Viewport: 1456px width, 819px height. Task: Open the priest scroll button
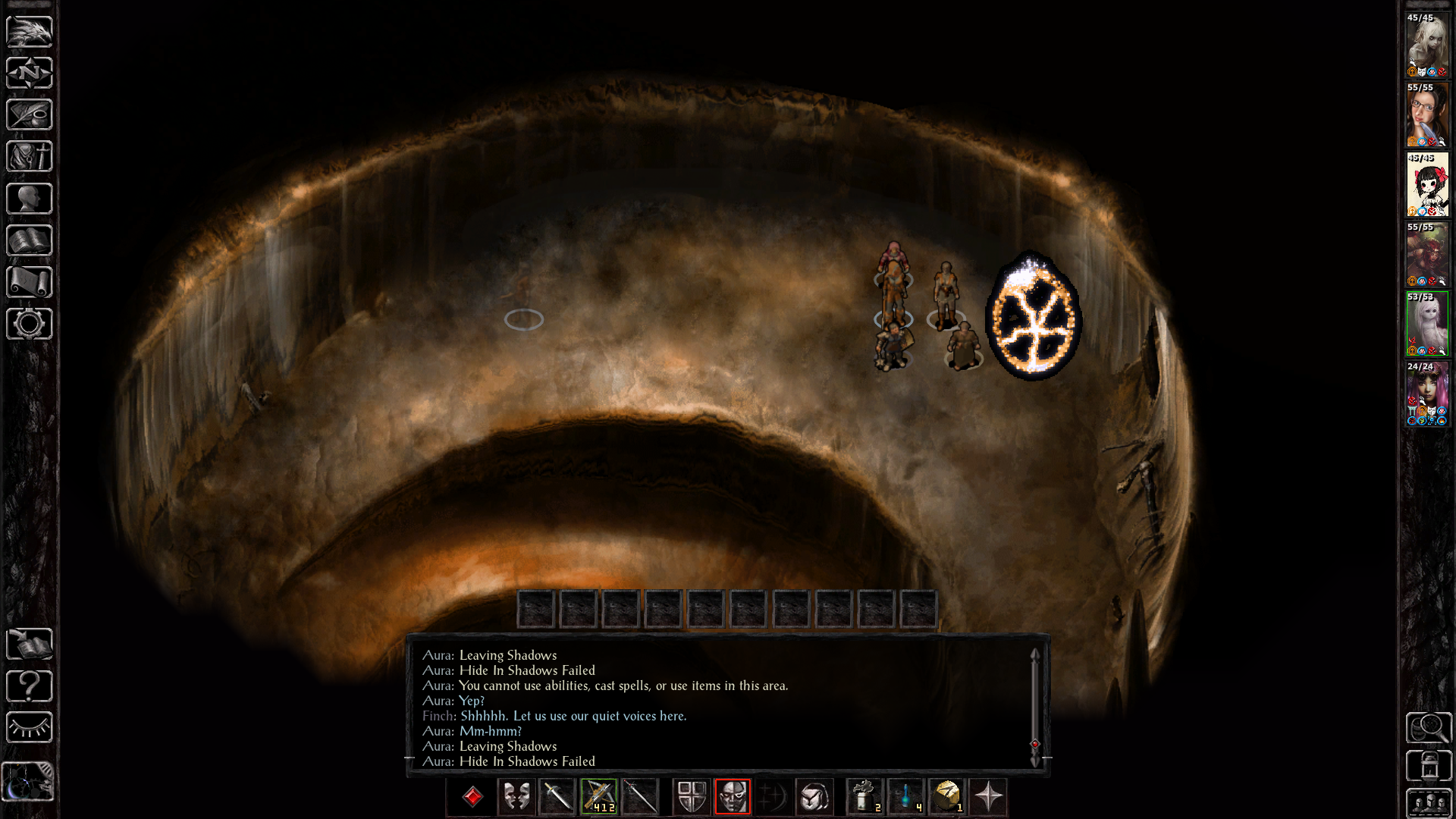[x=30, y=282]
